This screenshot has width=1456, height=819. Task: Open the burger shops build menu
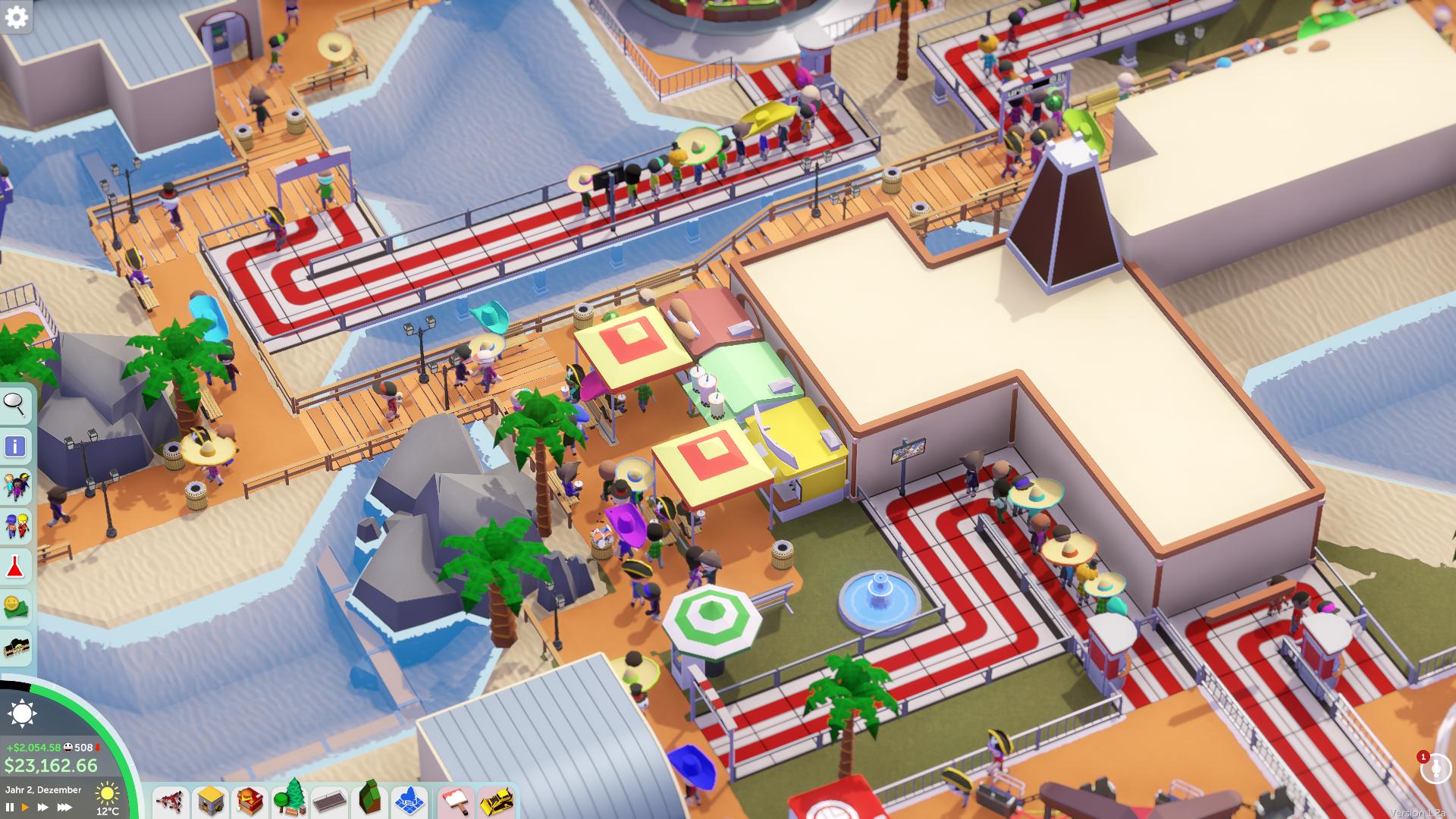click(249, 802)
